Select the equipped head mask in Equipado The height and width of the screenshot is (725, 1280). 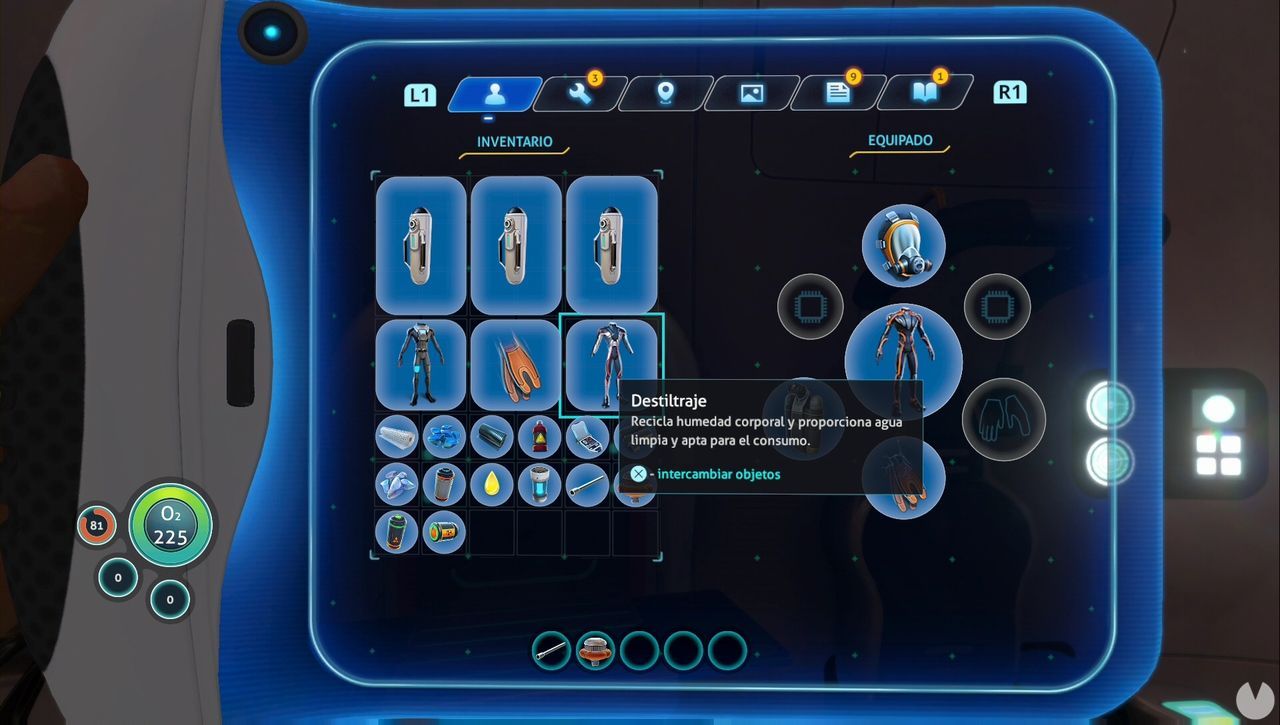point(901,243)
